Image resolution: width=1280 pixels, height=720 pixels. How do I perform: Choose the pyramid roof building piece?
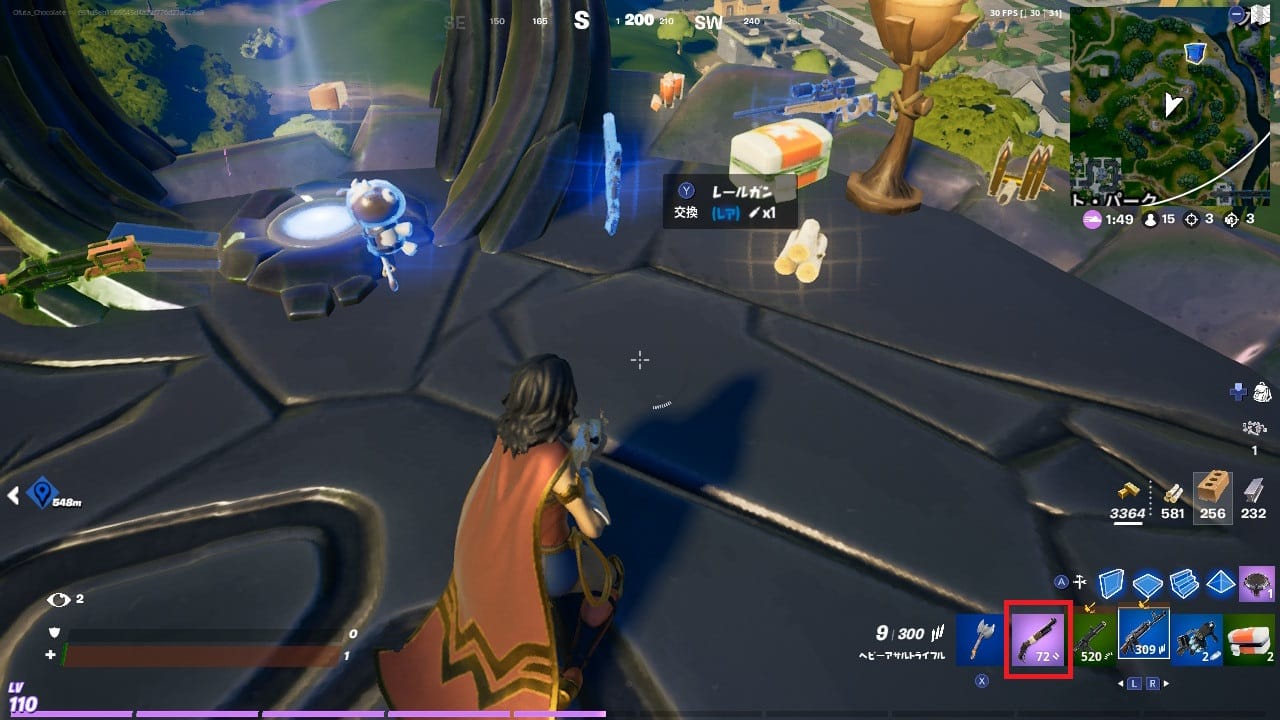1221,582
